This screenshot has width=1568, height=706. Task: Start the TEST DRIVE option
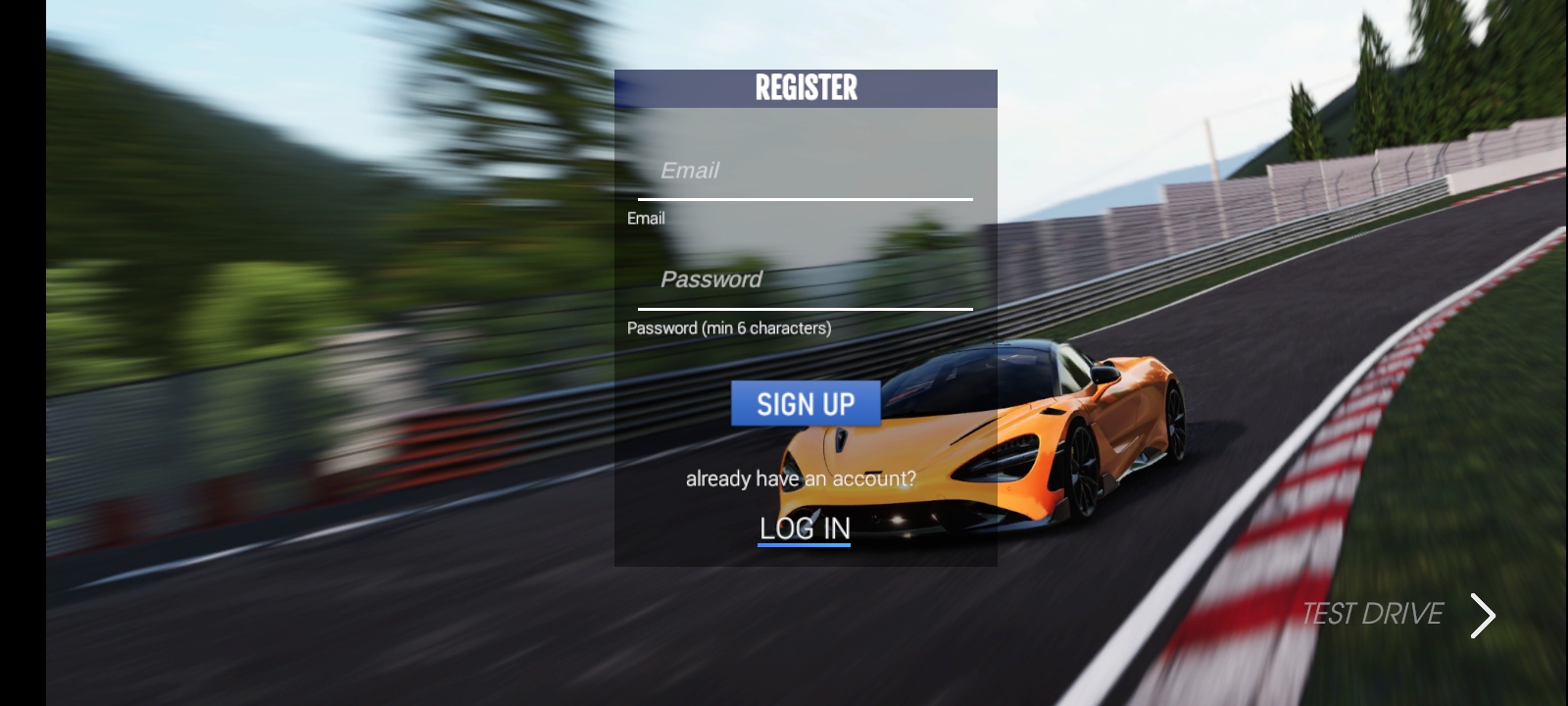pyautogui.click(x=1396, y=614)
